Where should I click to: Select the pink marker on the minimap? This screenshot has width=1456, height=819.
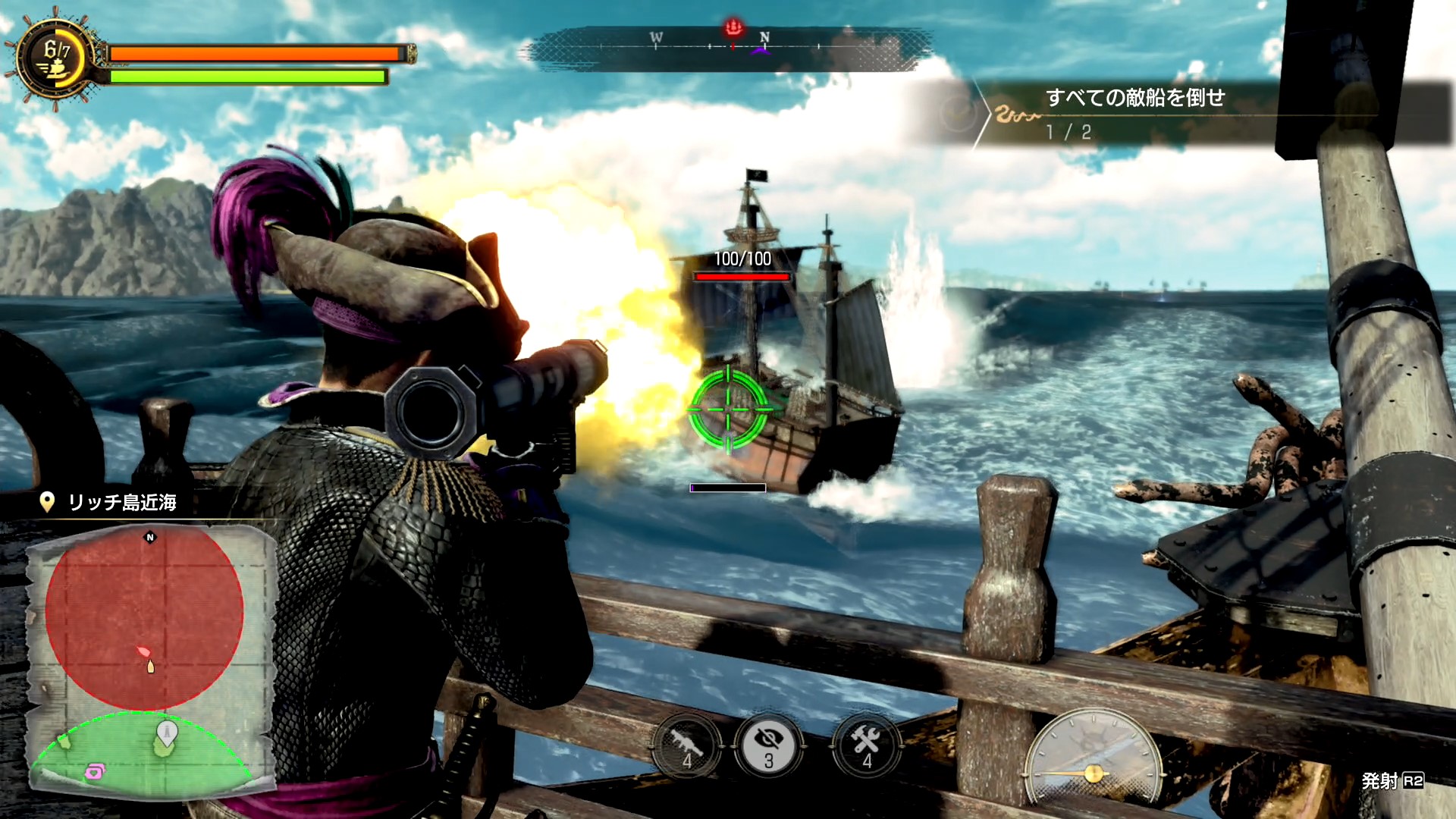point(95,772)
